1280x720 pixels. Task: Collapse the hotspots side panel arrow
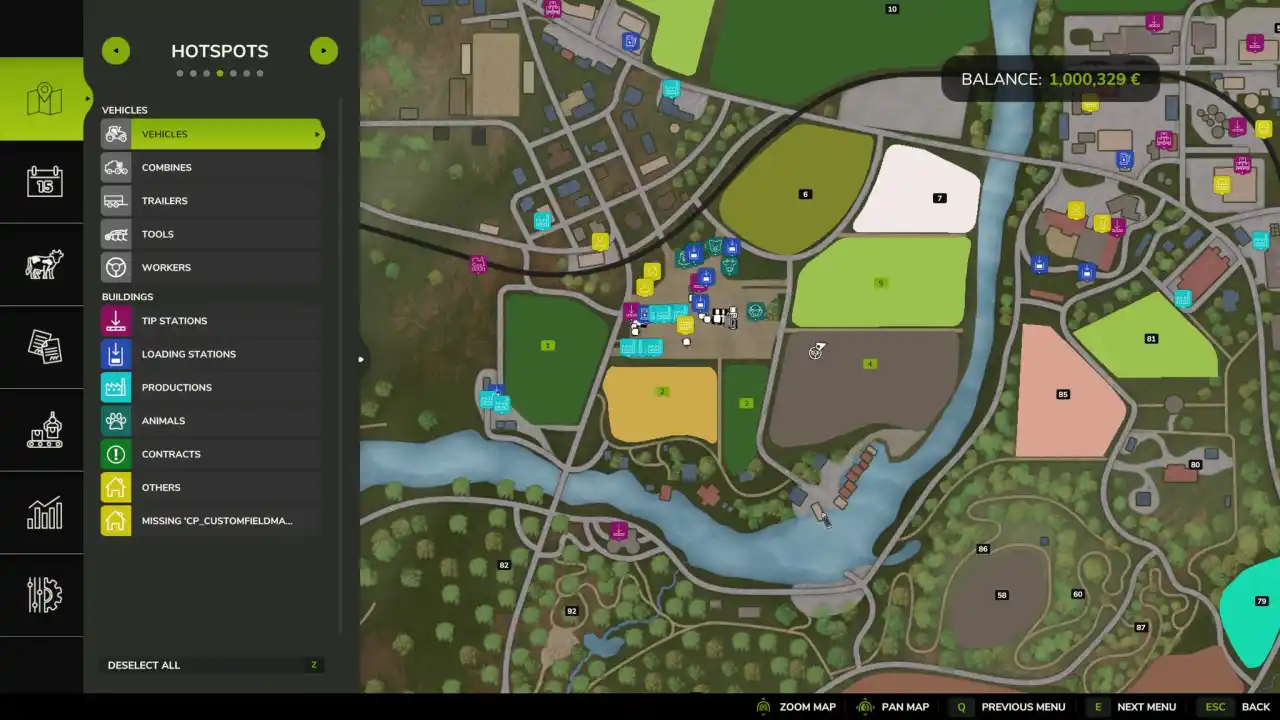point(360,359)
